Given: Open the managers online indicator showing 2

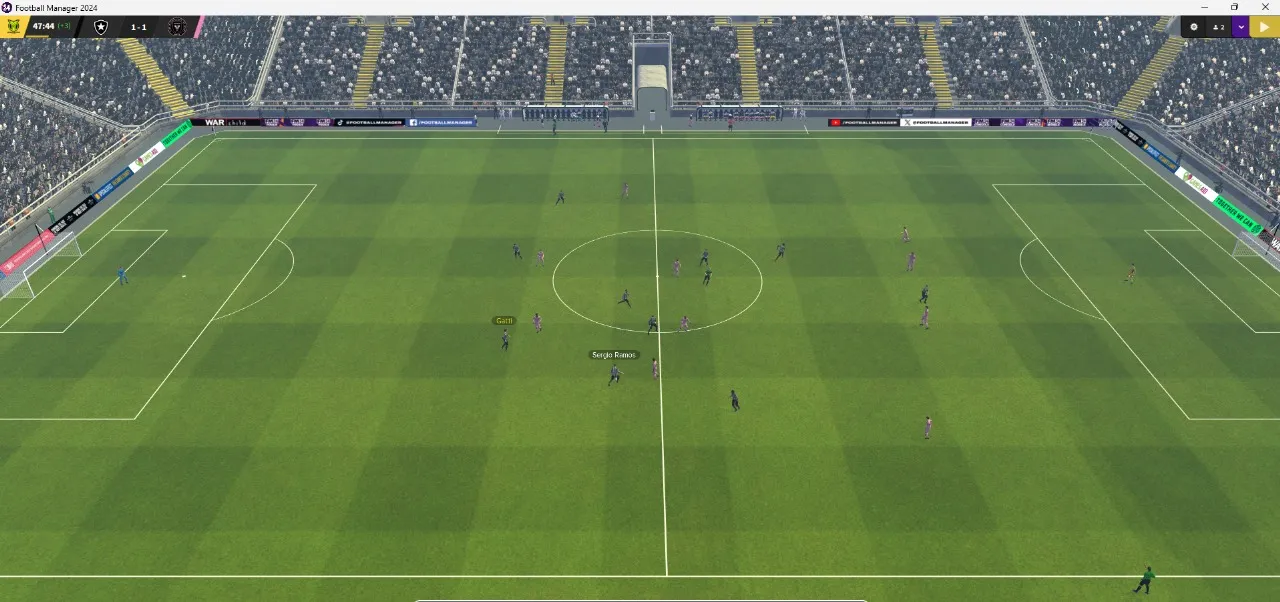Looking at the screenshot, I should tap(1218, 27).
